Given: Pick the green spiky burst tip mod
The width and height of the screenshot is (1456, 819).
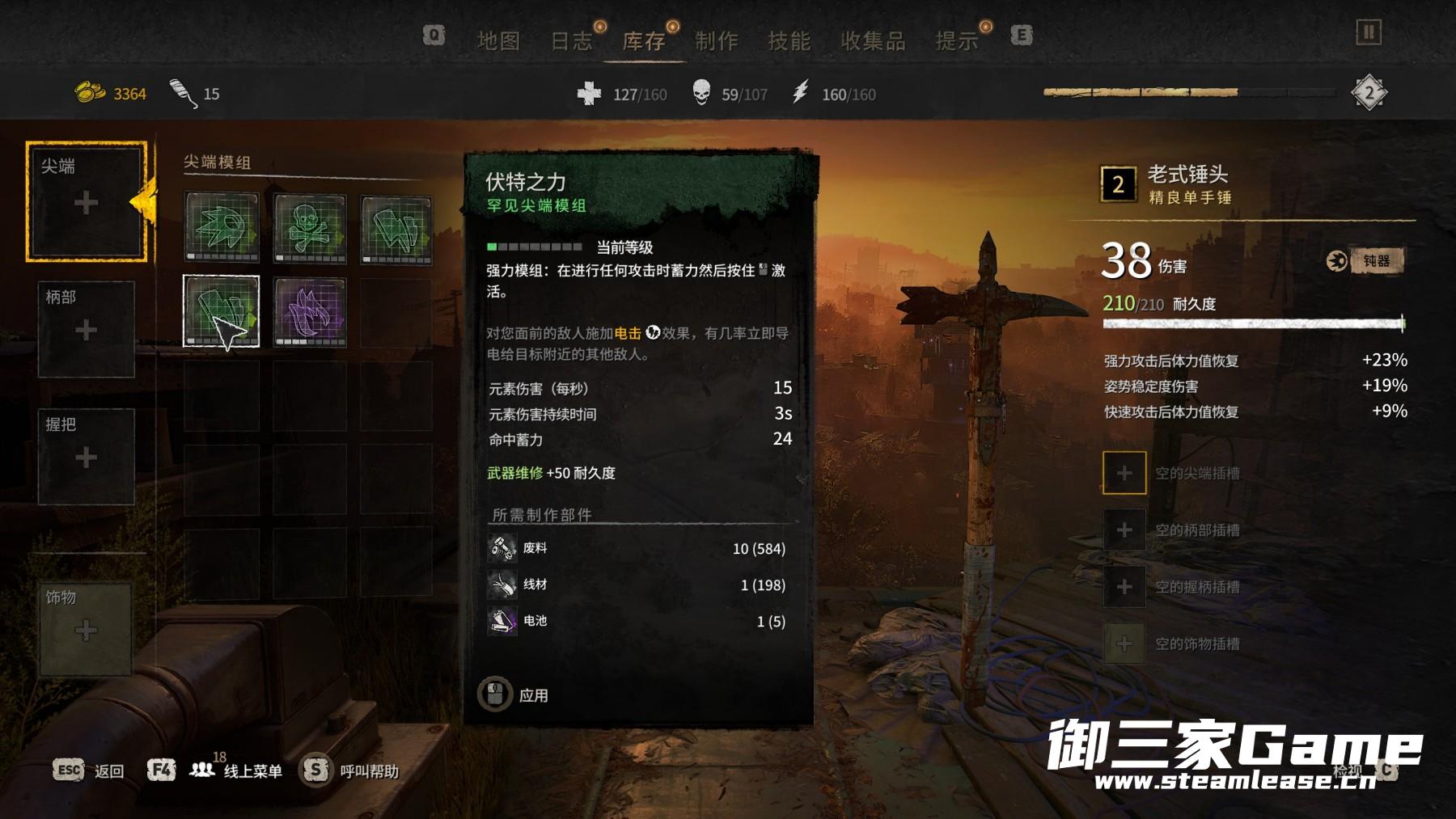Looking at the screenshot, I should tap(222, 230).
